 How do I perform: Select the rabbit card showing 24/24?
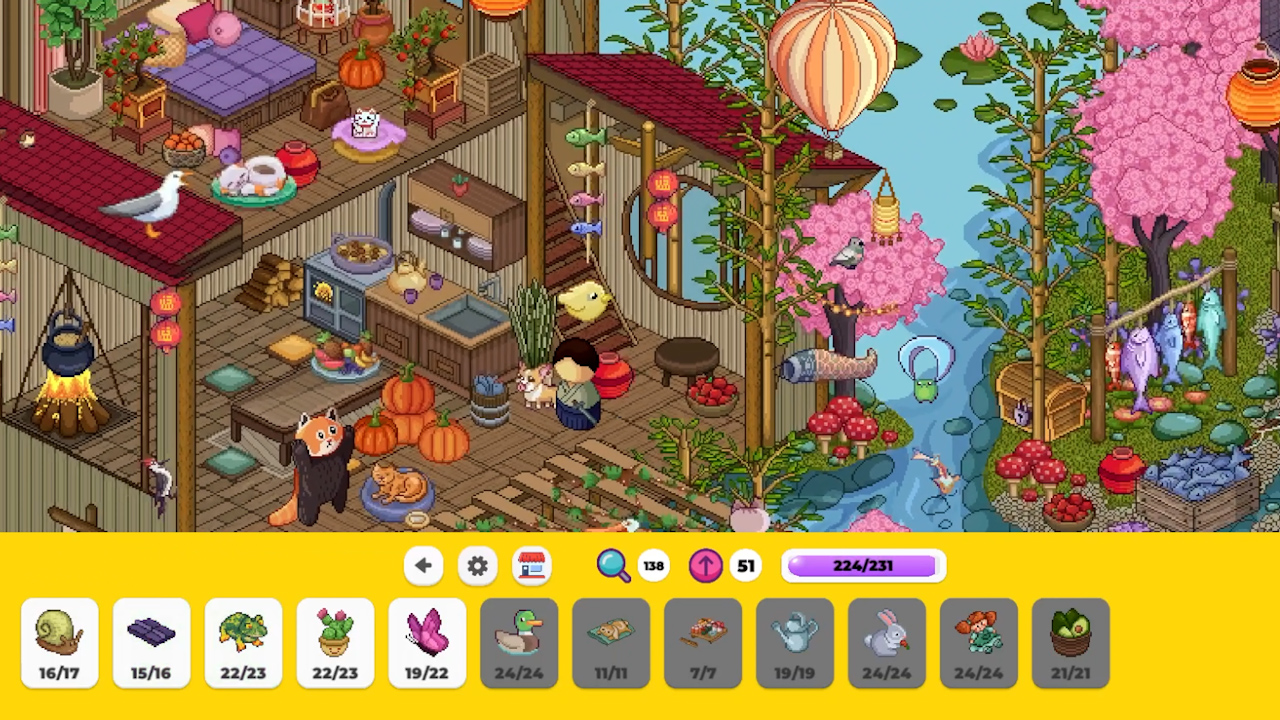887,641
